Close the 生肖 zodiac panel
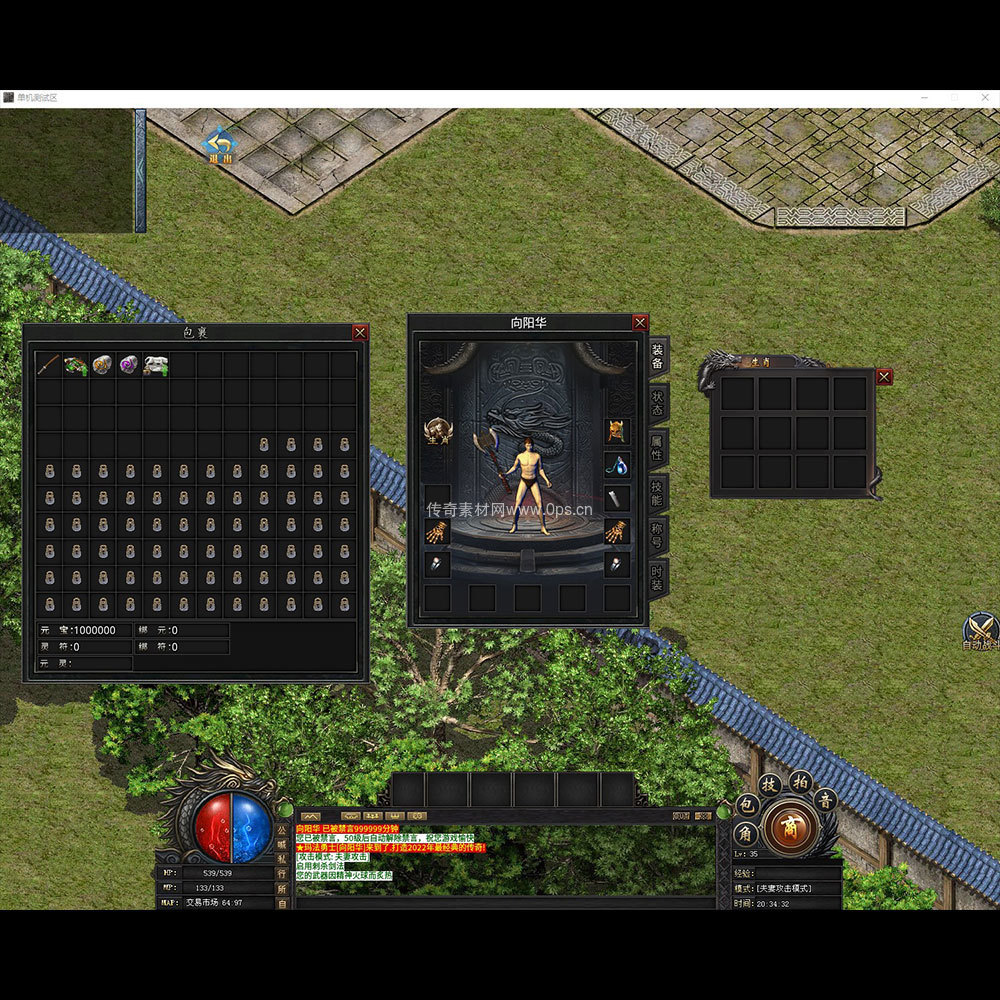Image resolution: width=1000 pixels, height=1000 pixels. coord(884,377)
